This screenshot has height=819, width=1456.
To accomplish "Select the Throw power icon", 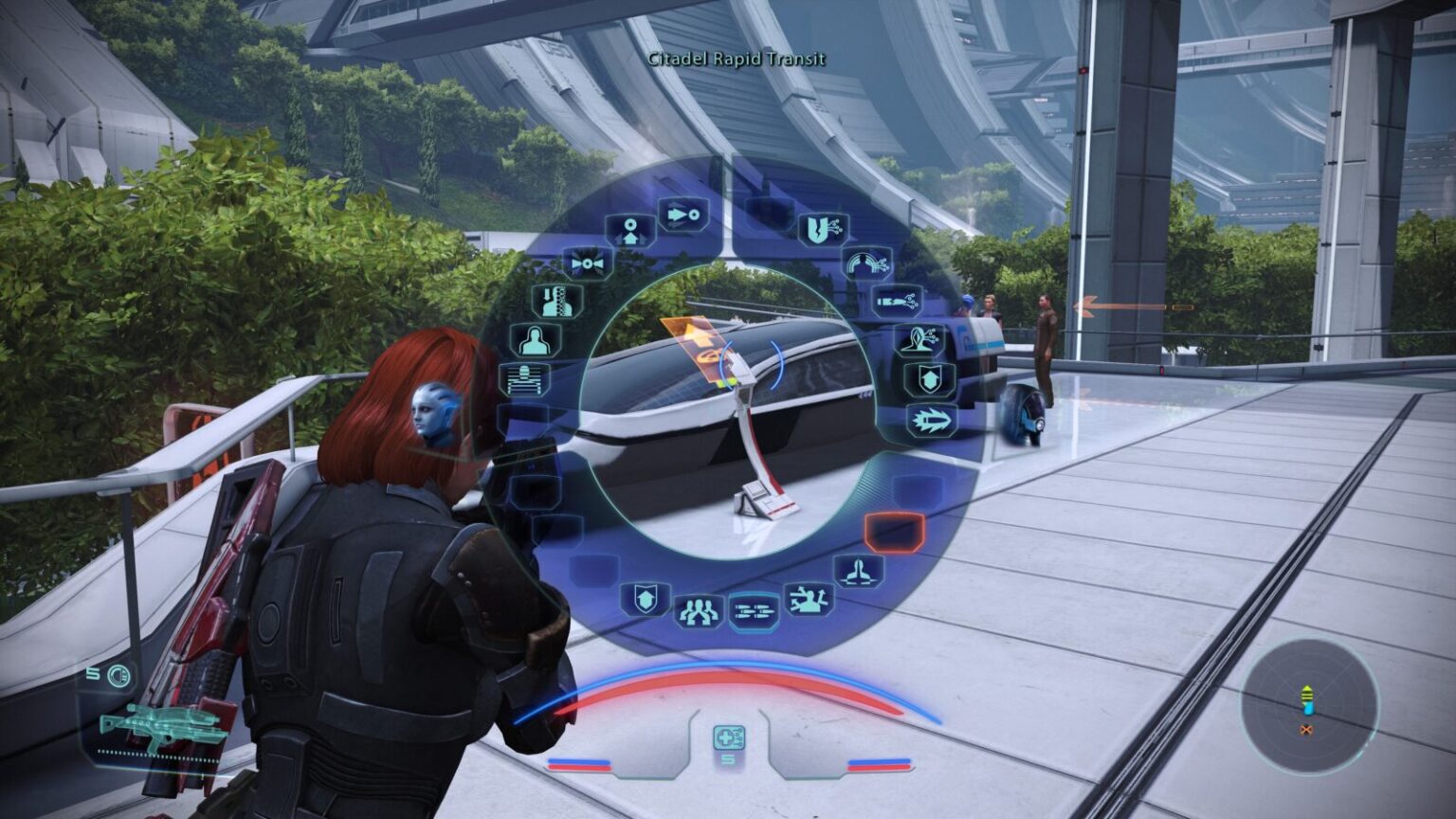I will 682,214.
